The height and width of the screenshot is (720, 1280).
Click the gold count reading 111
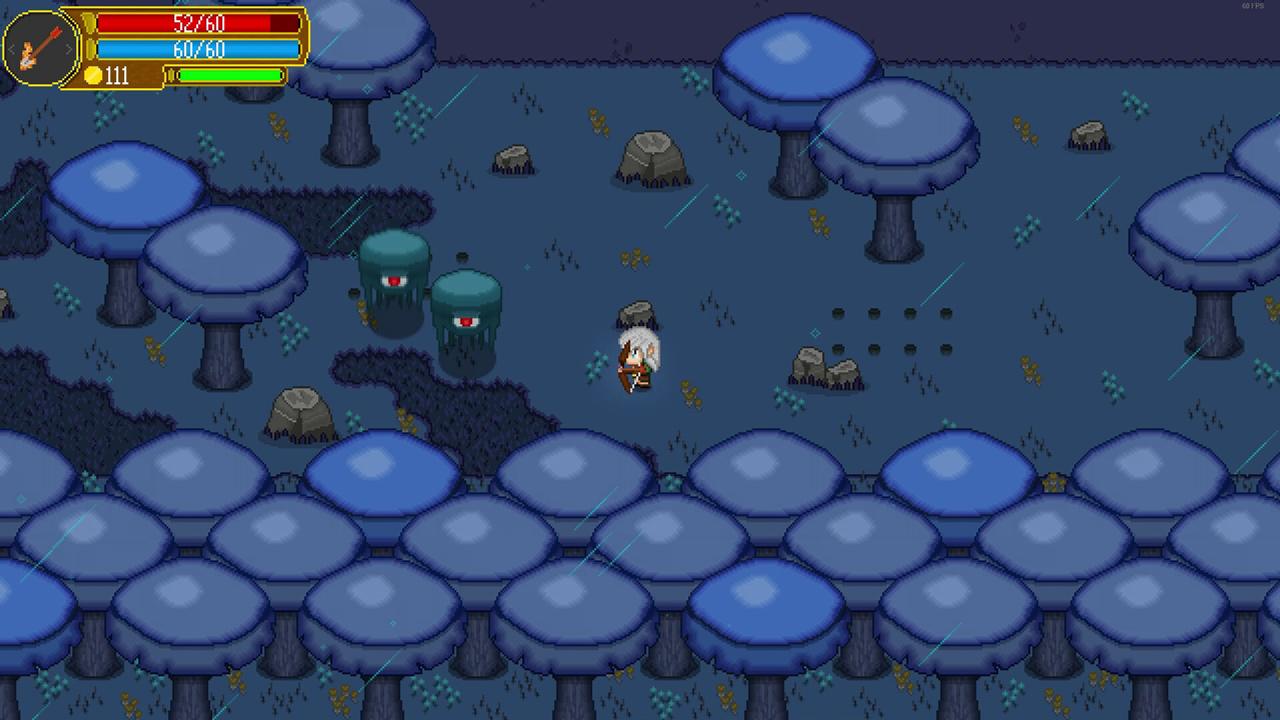pos(117,74)
